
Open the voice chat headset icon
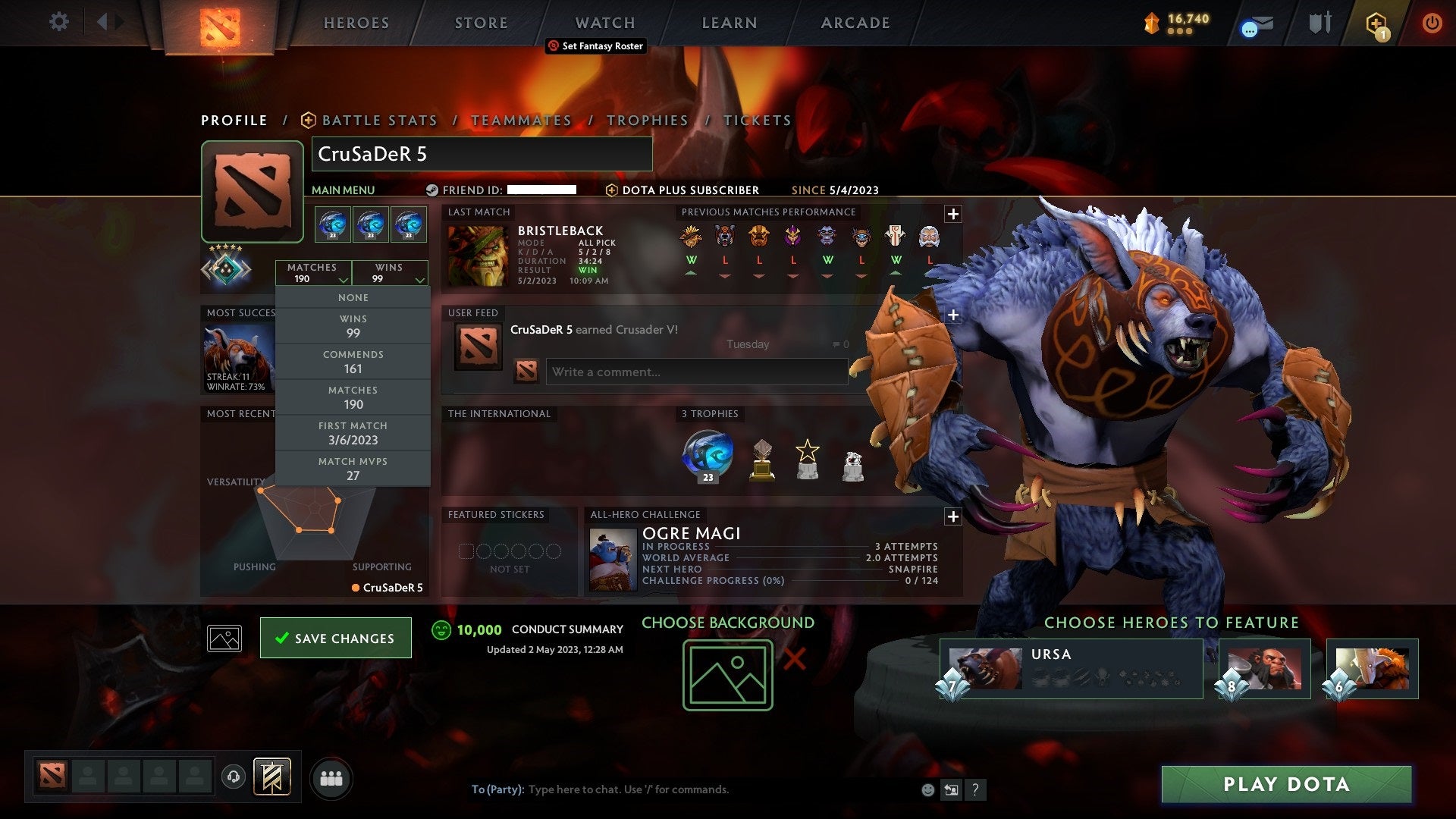235,777
